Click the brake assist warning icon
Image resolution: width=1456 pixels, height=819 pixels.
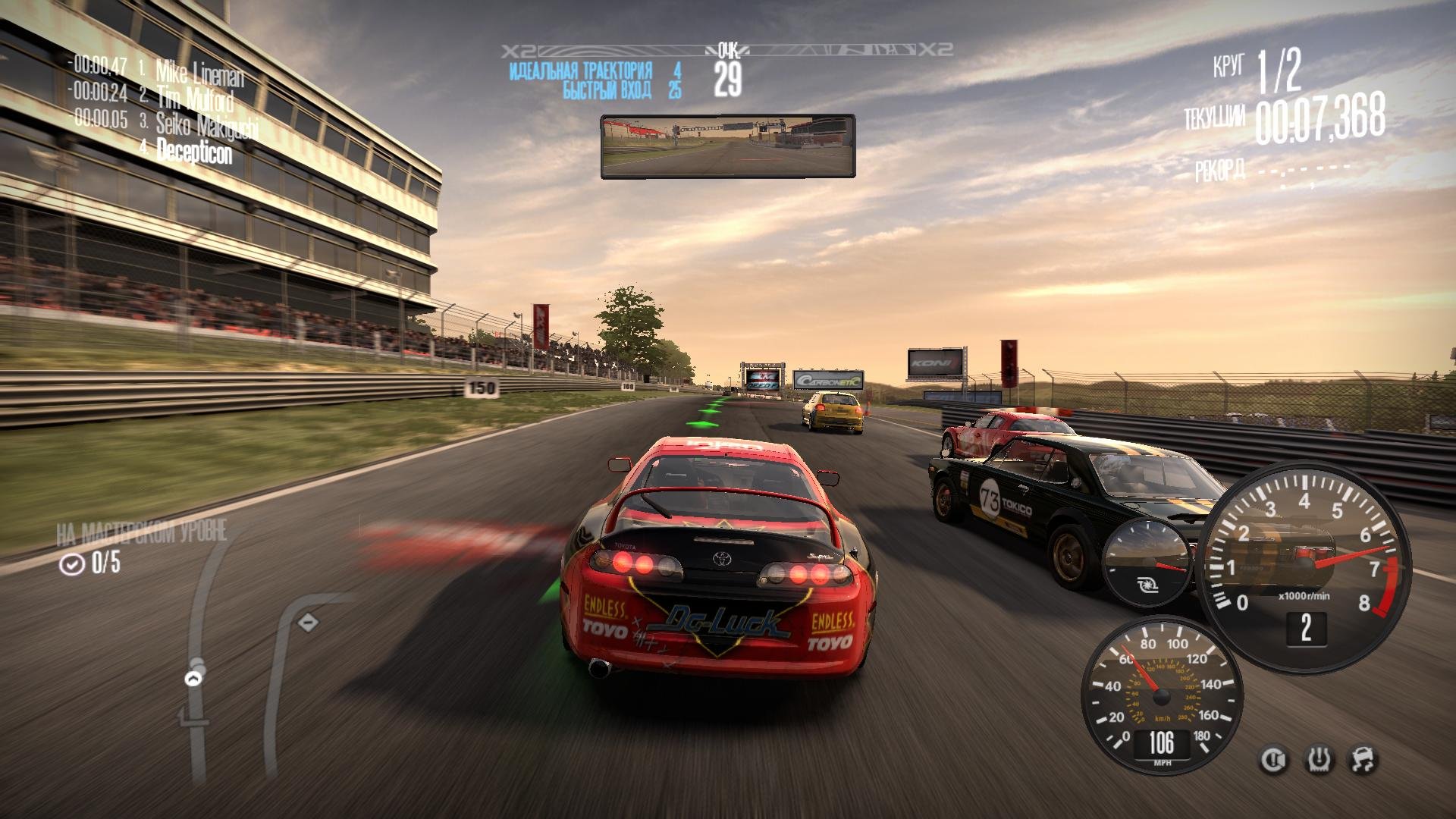coord(1274,760)
